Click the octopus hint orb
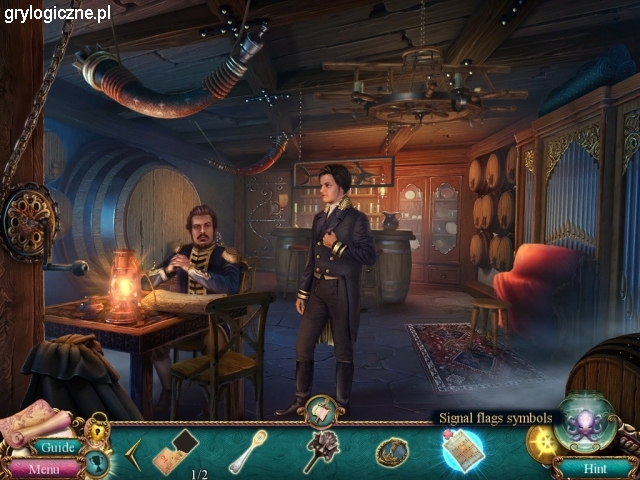Screen dimensions: 640x480 585,421
